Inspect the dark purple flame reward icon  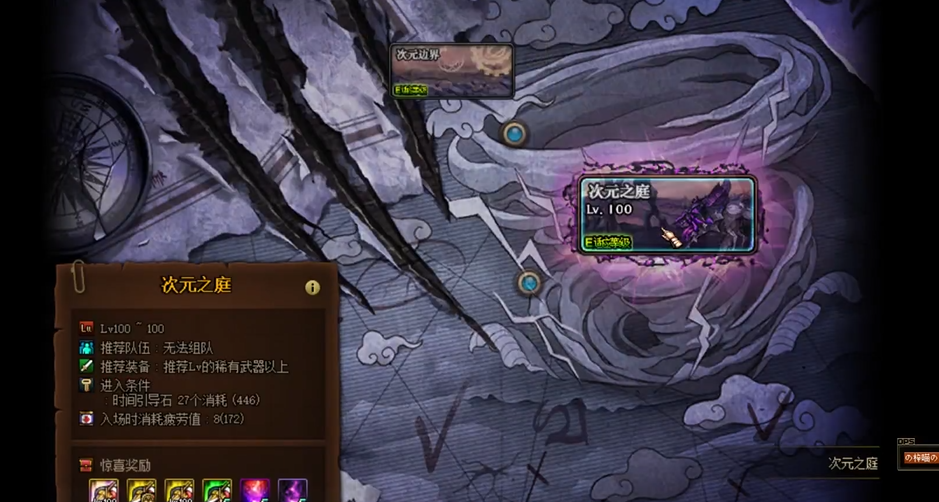[292, 491]
